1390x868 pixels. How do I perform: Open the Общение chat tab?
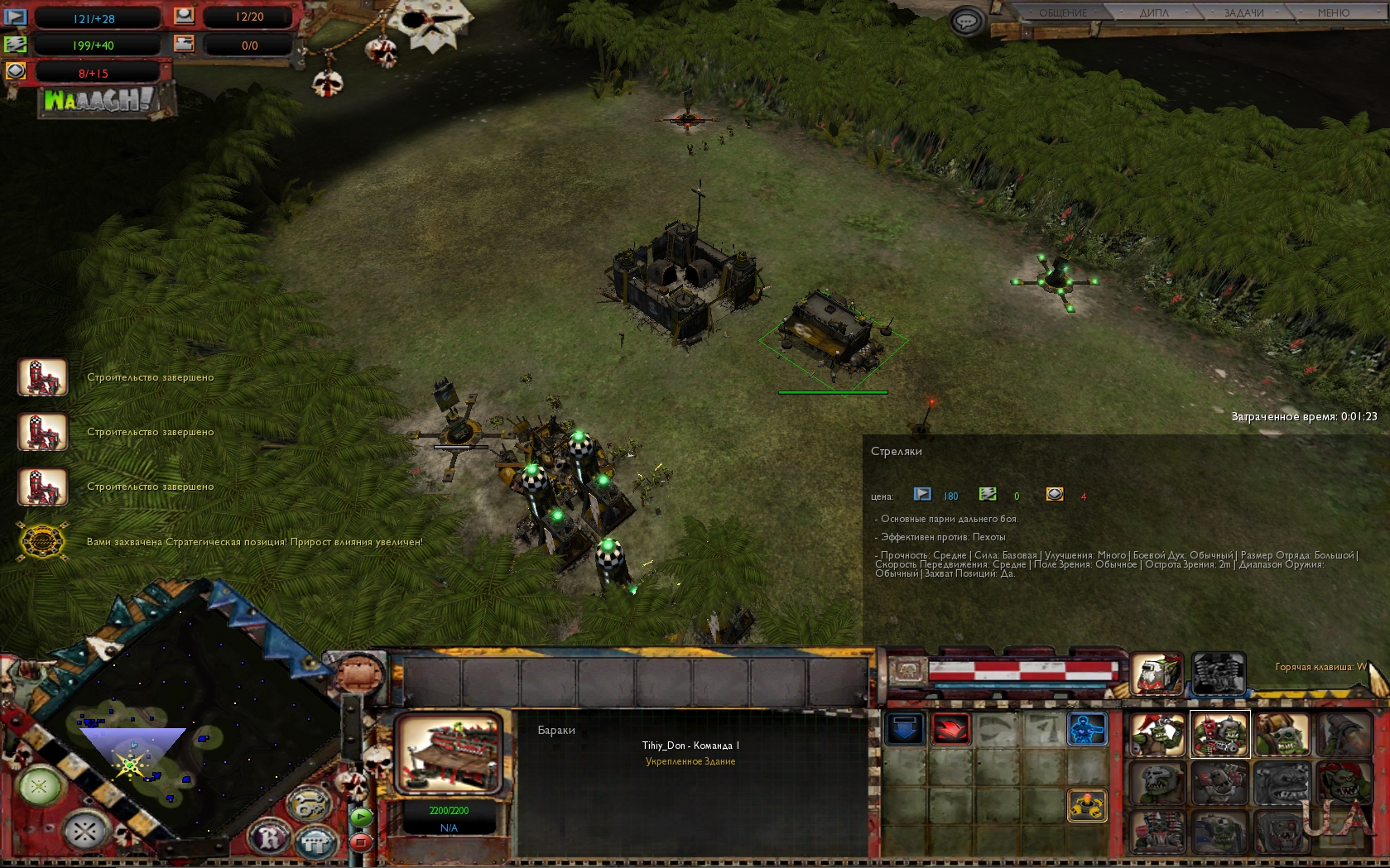click(1063, 12)
